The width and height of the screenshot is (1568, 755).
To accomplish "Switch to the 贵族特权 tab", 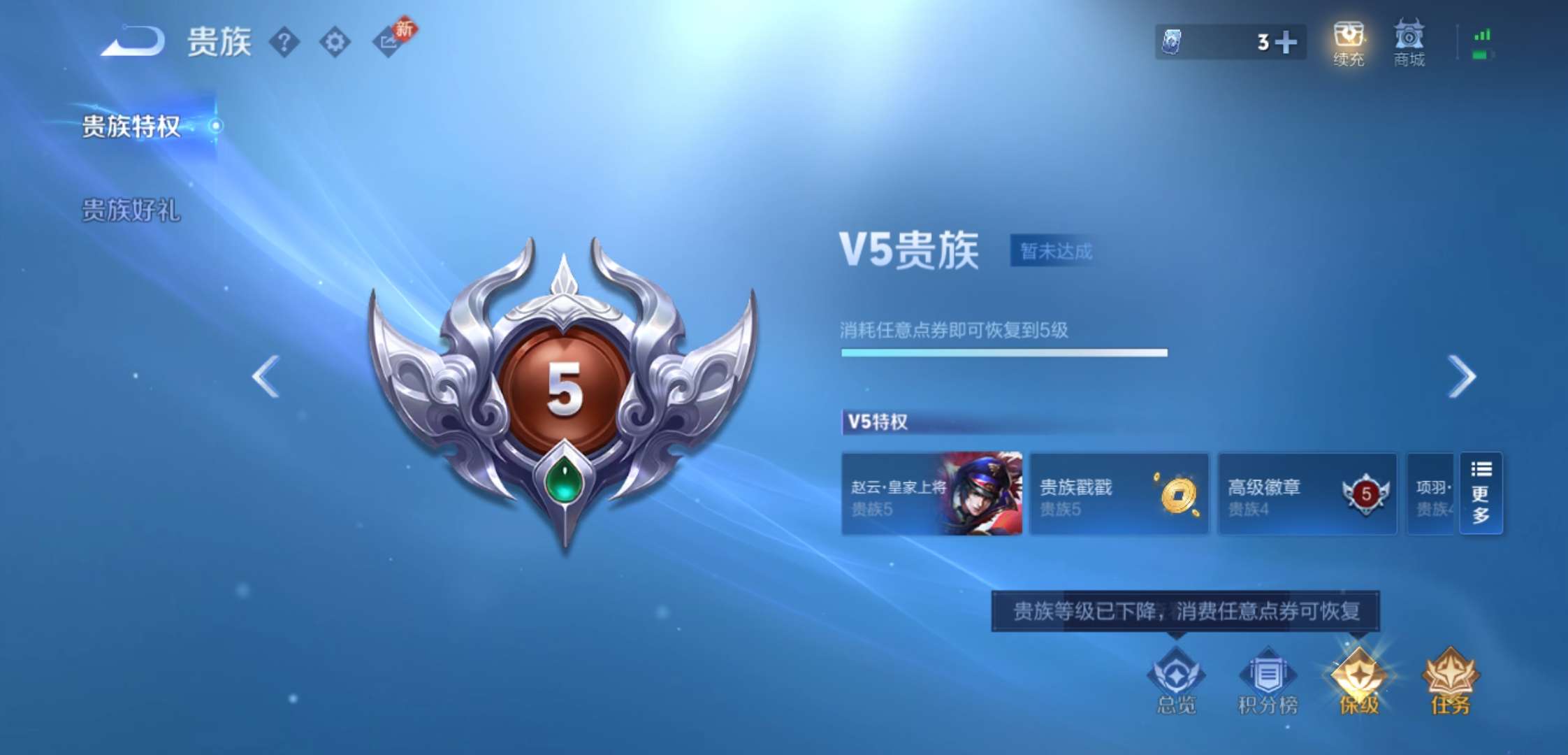I will pyautogui.click(x=130, y=128).
